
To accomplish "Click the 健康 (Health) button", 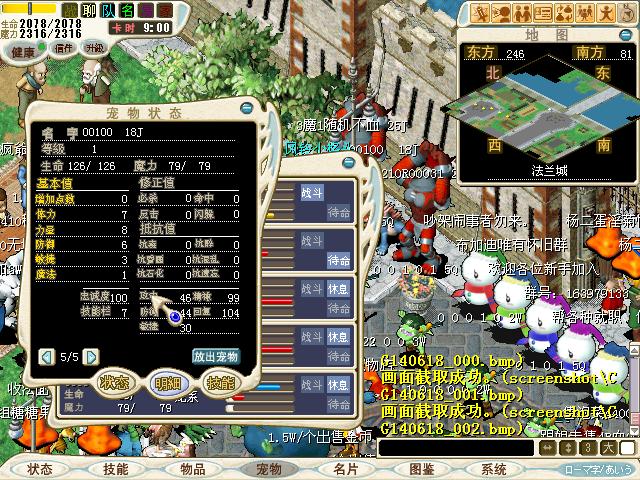I will 23,50.
